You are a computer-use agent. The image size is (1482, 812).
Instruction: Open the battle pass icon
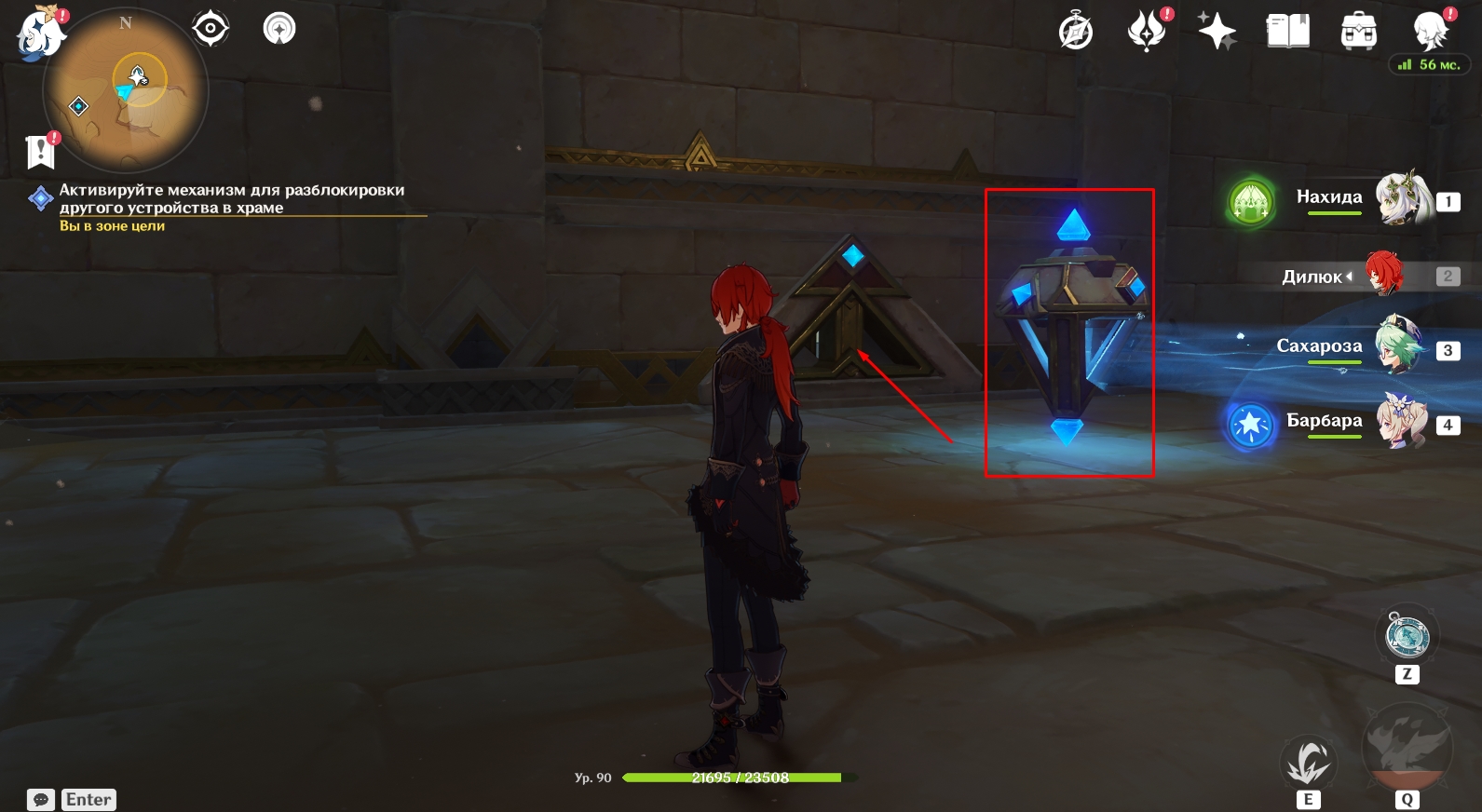pyautogui.click(x=1147, y=31)
